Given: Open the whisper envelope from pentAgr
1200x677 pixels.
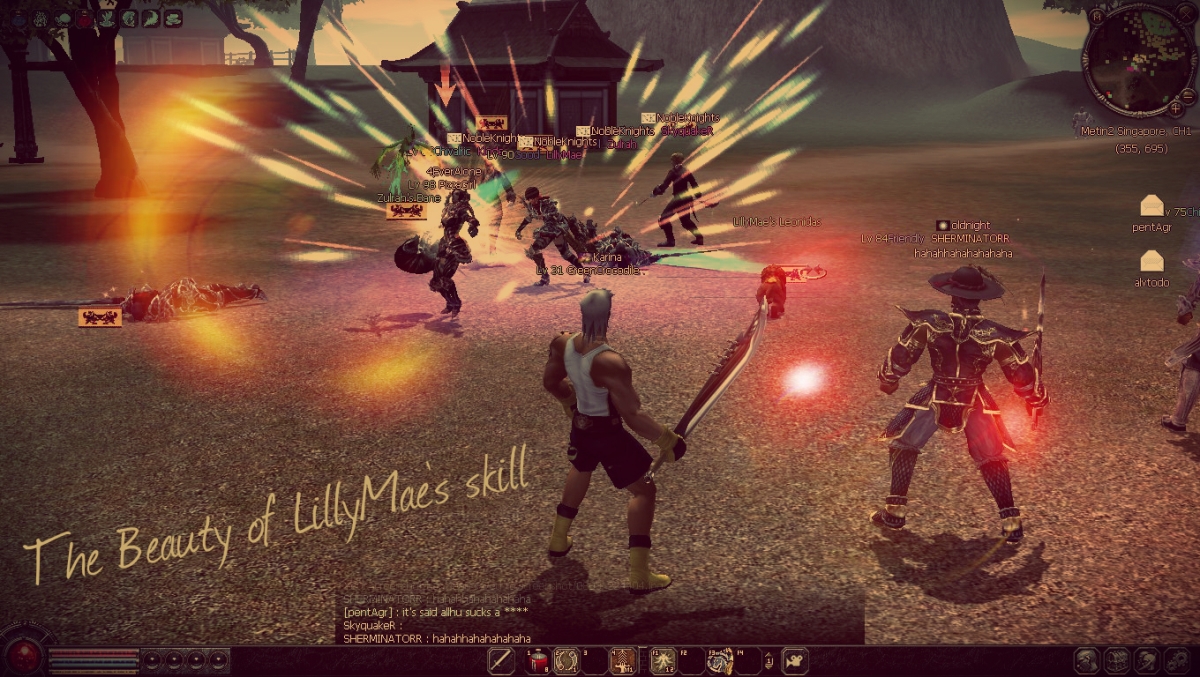Looking at the screenshot, I should 1152,207.
